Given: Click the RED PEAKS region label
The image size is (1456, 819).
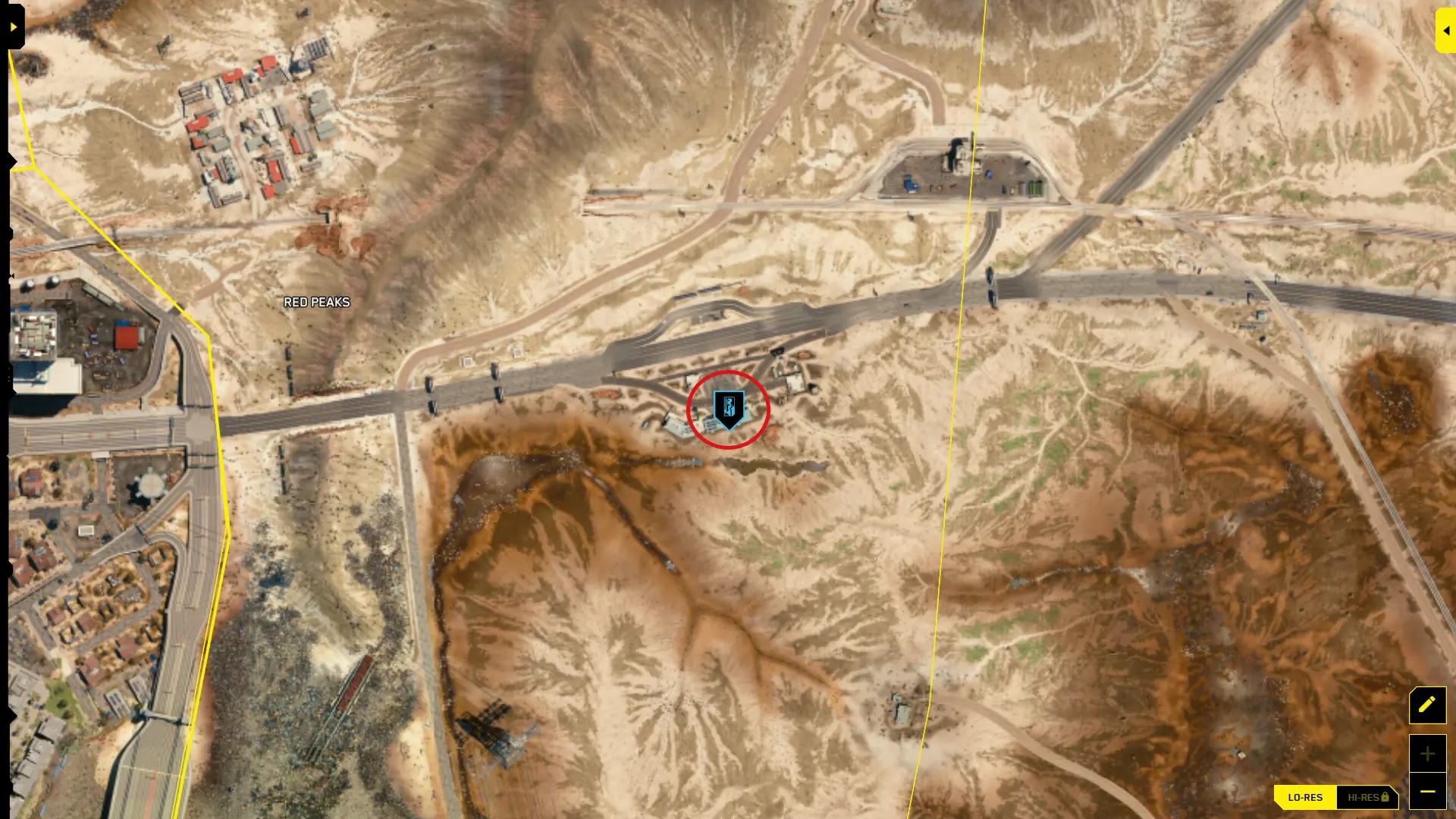Looking at the screenshot, I should click(316, 302).
